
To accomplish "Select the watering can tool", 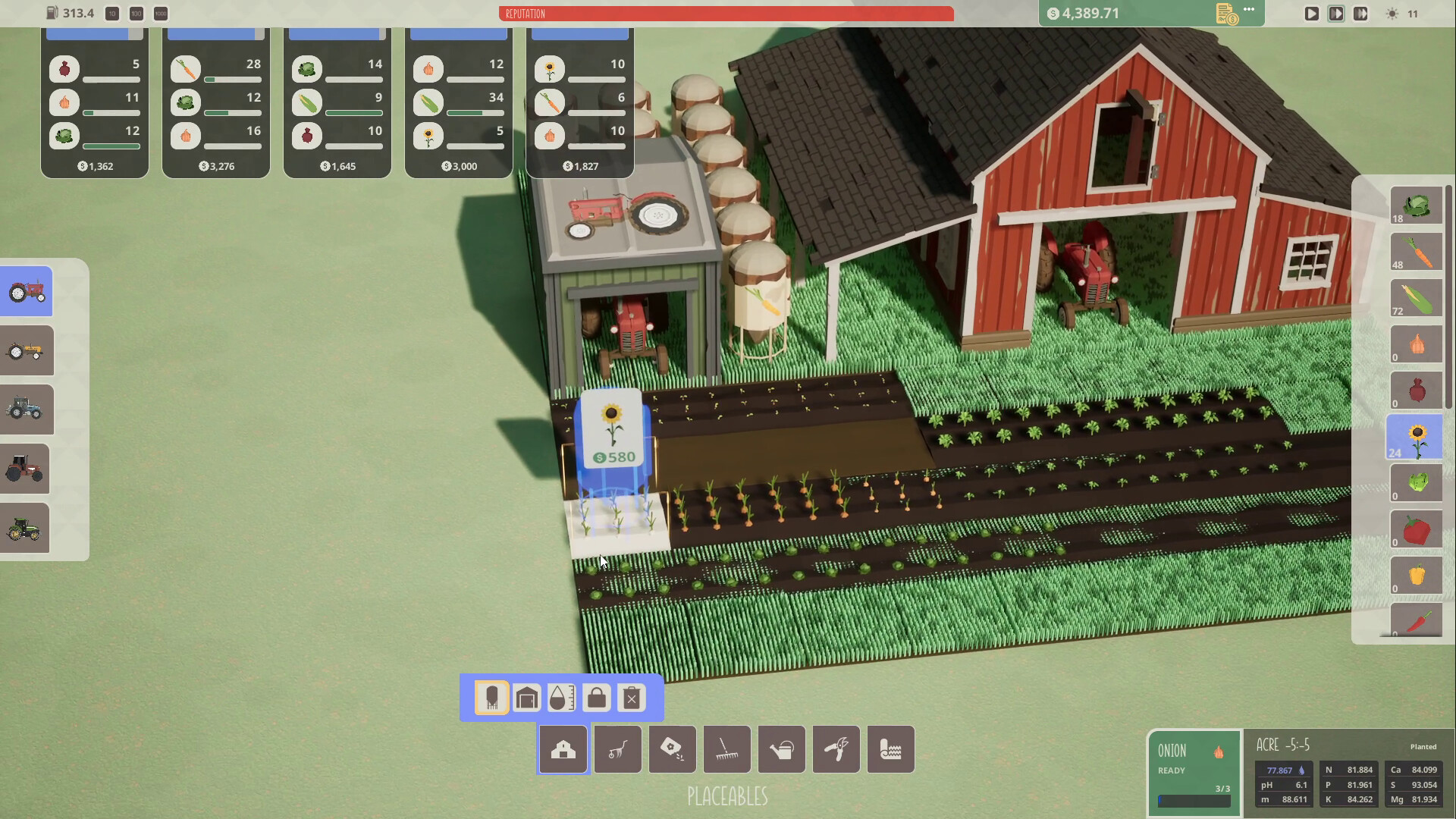I will (x=782, y=749).
